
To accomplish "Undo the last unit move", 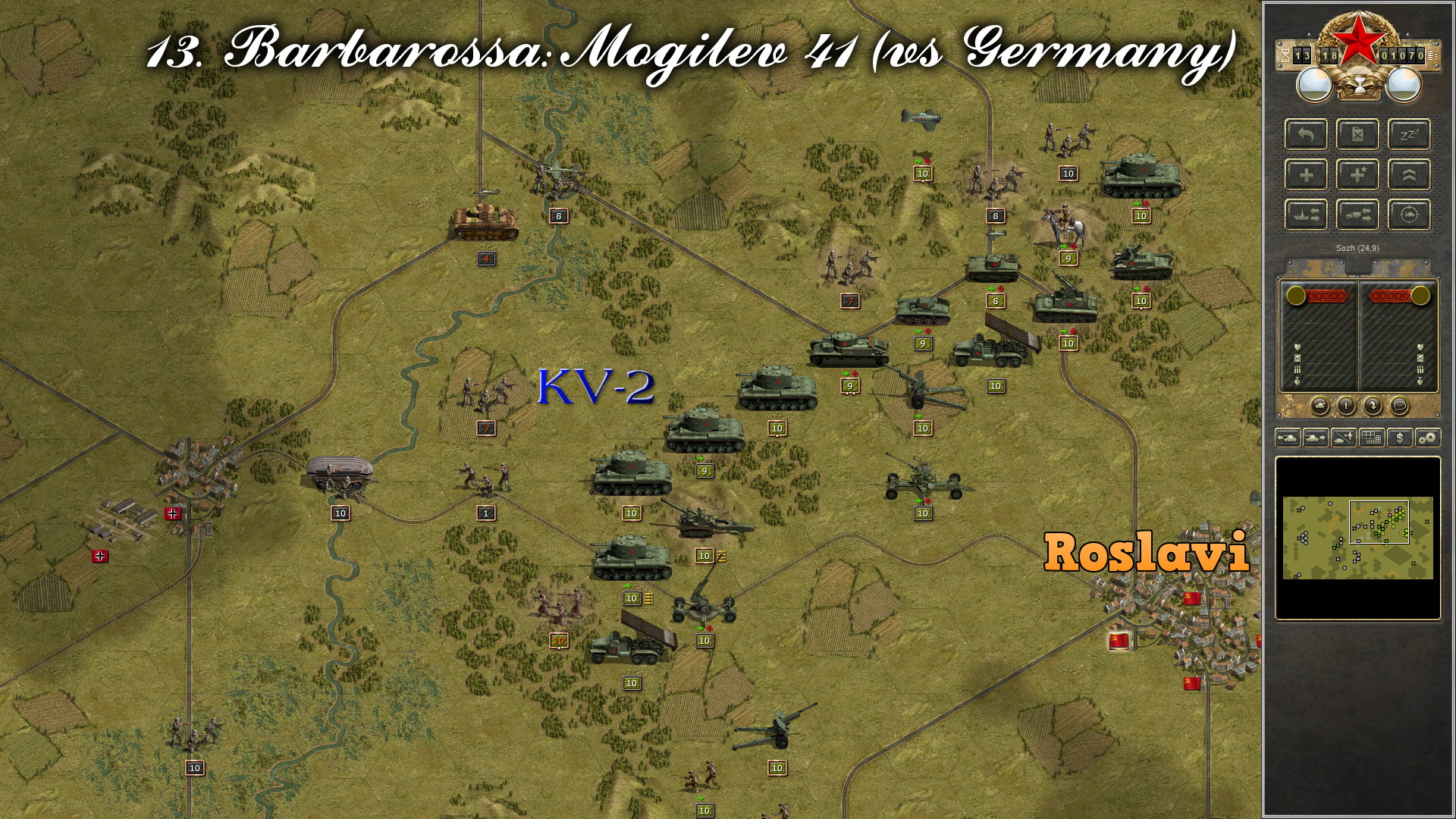I will click(1307, 135).
